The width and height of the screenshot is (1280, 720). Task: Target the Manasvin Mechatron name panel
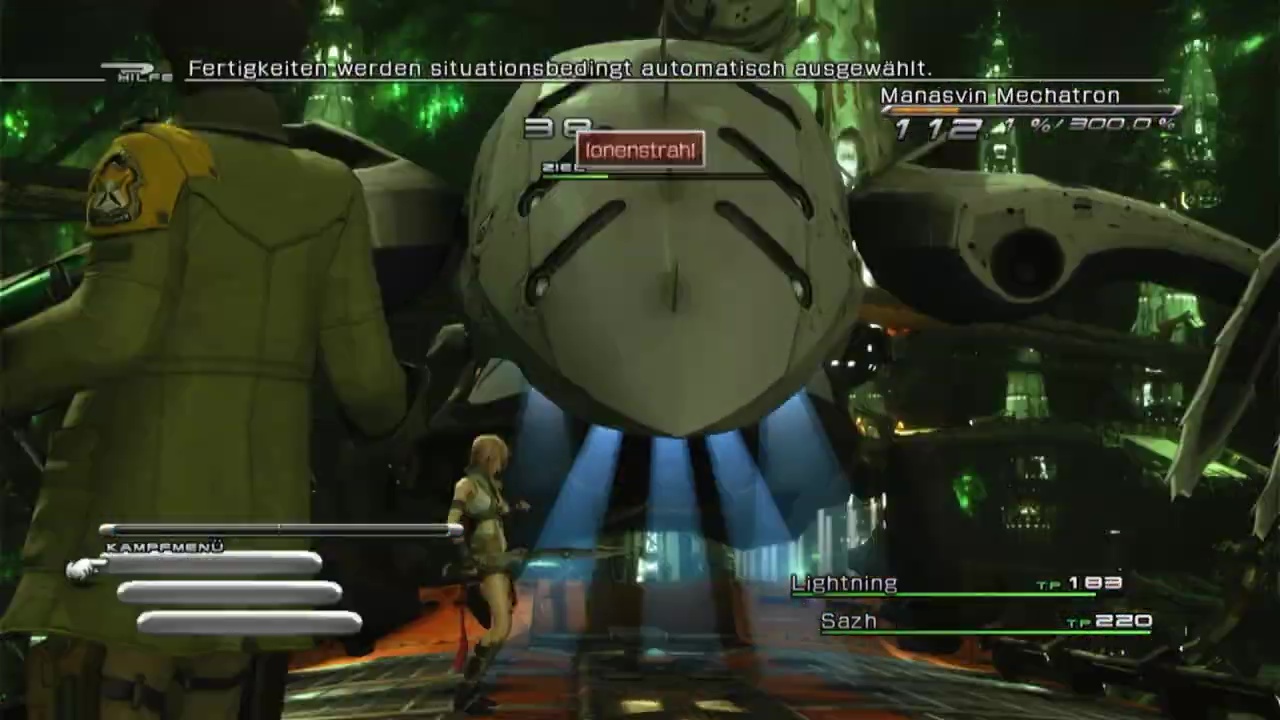point(999,96)
